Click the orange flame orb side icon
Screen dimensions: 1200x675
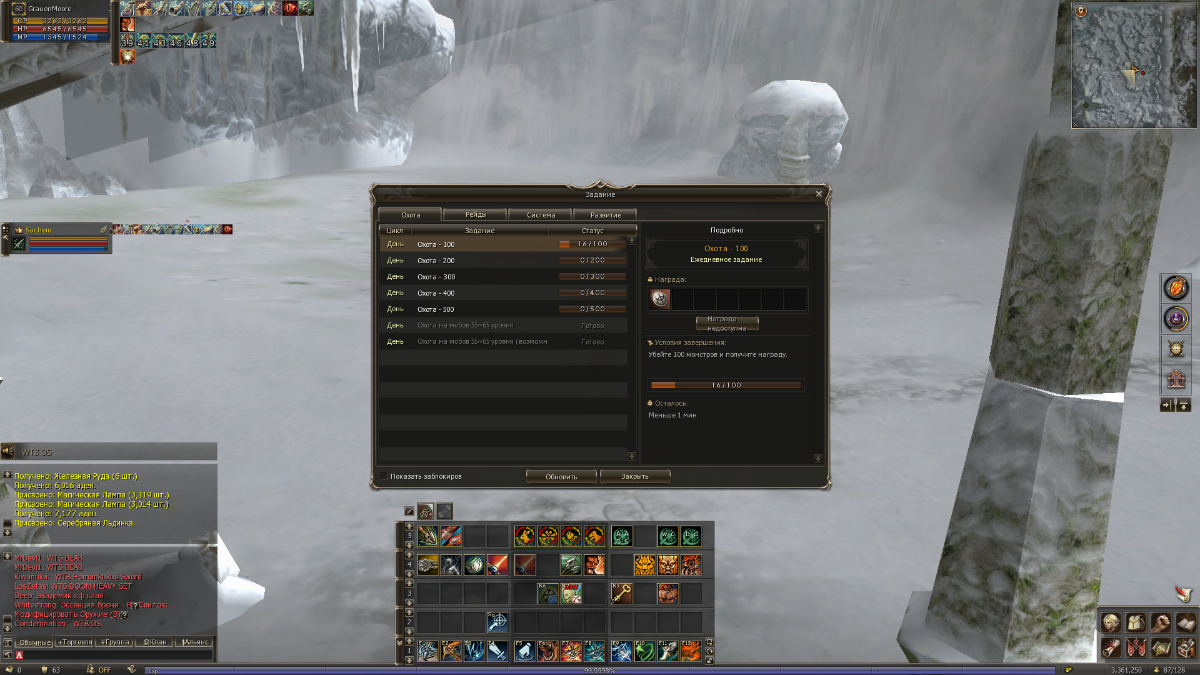(x=1174, y=287)
